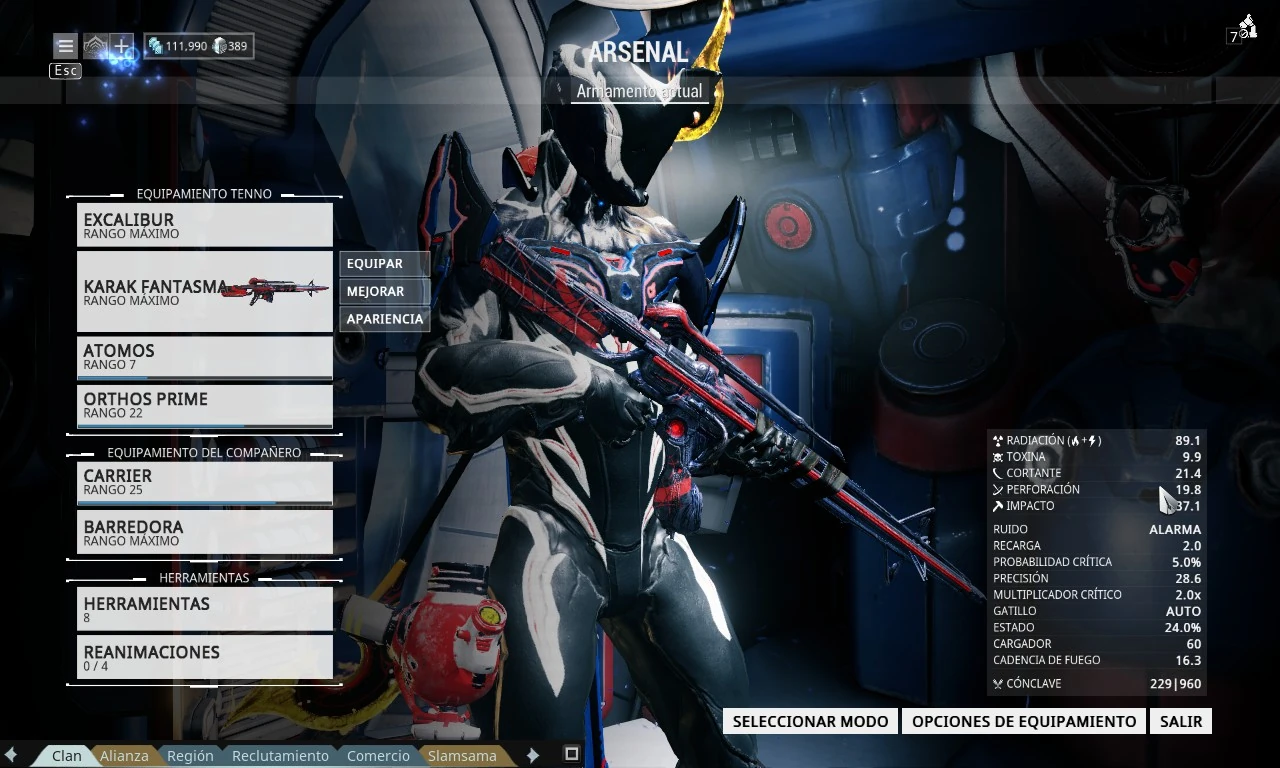Screen dimensions: 1280x768
Task: Select the Barredora companion weapon slot
Action: coord(204,532)
